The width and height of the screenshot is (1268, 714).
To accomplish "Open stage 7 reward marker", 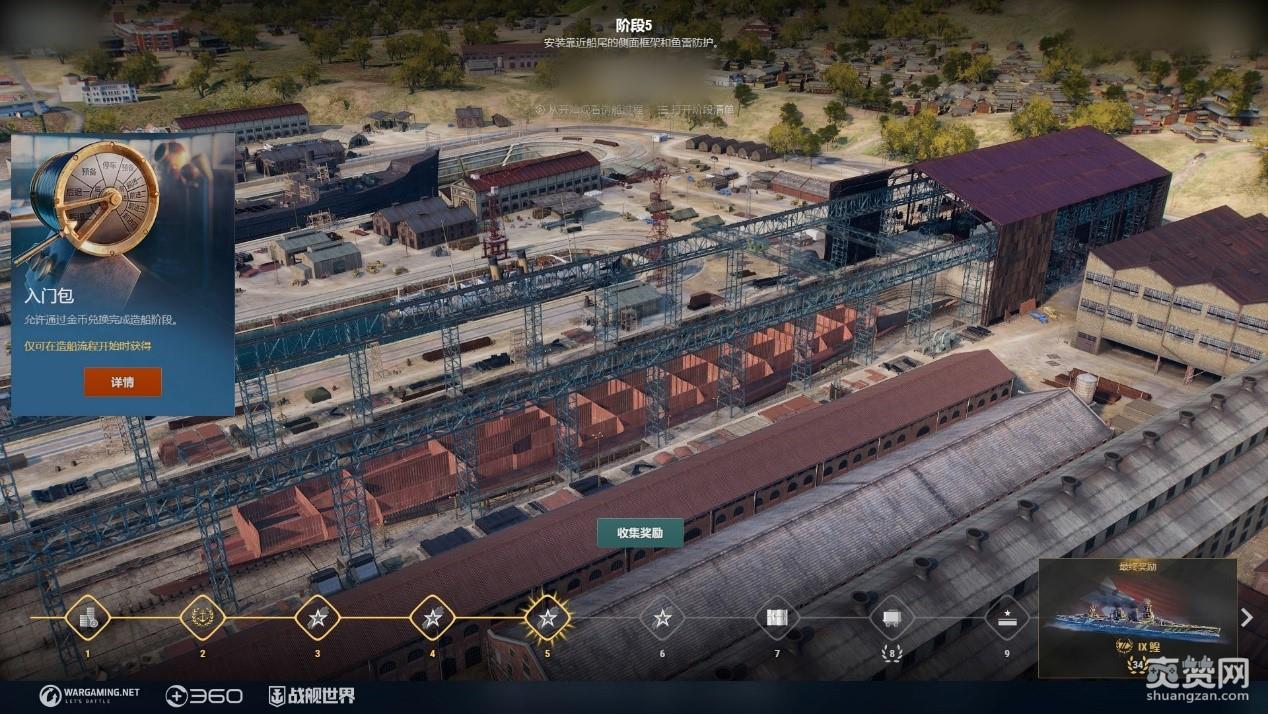I will 777,617.
